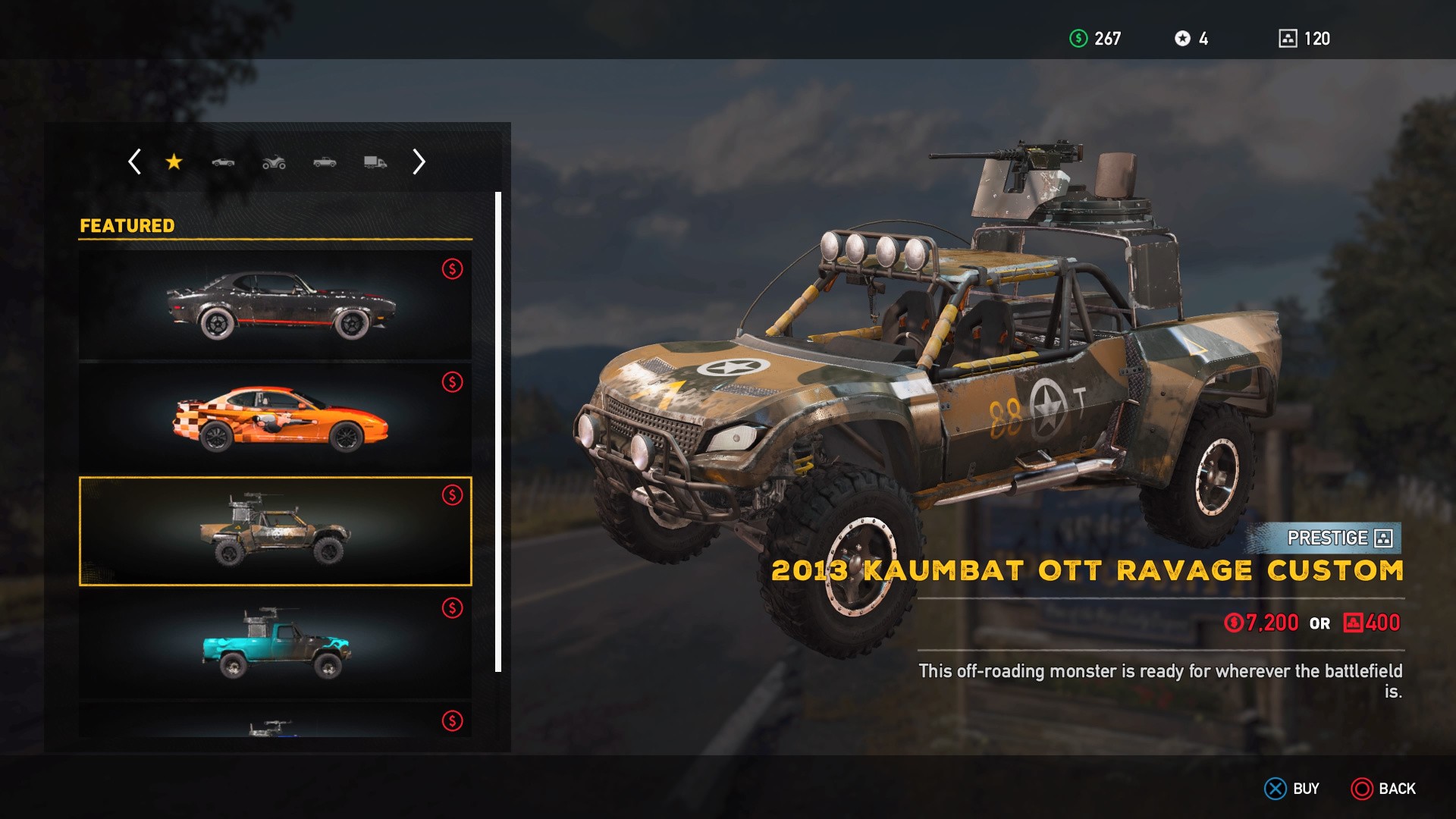Switch to the Featured star tab
Viewport: 1456px width, 819px height.
(174, 162)
